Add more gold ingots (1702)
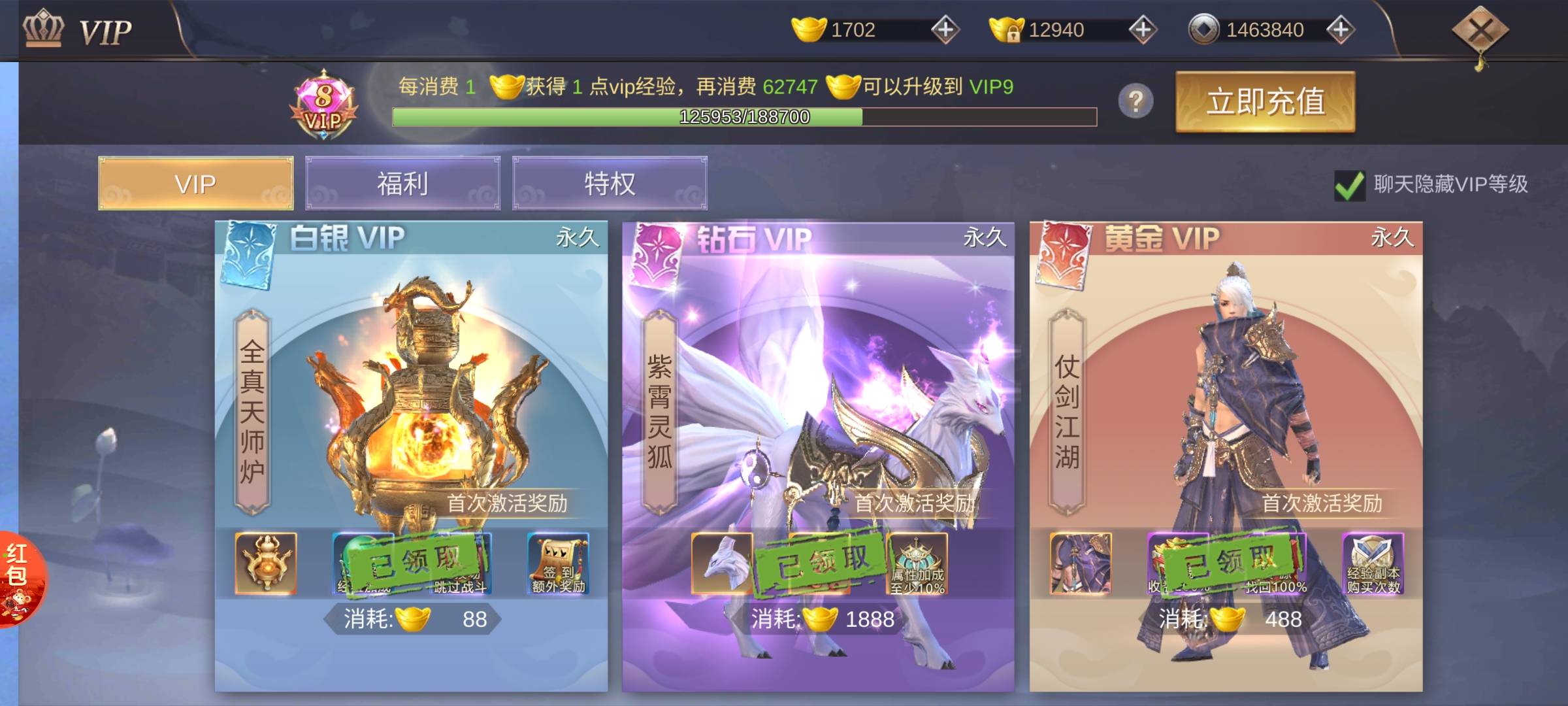 click(945, 29)
